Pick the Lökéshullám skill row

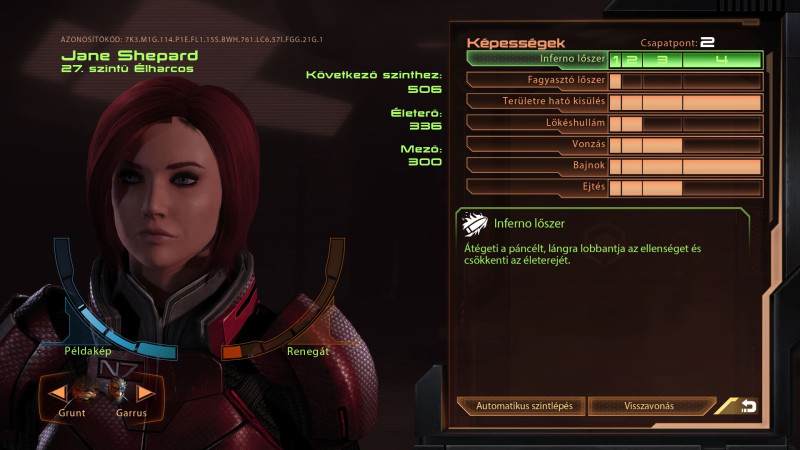538,124
